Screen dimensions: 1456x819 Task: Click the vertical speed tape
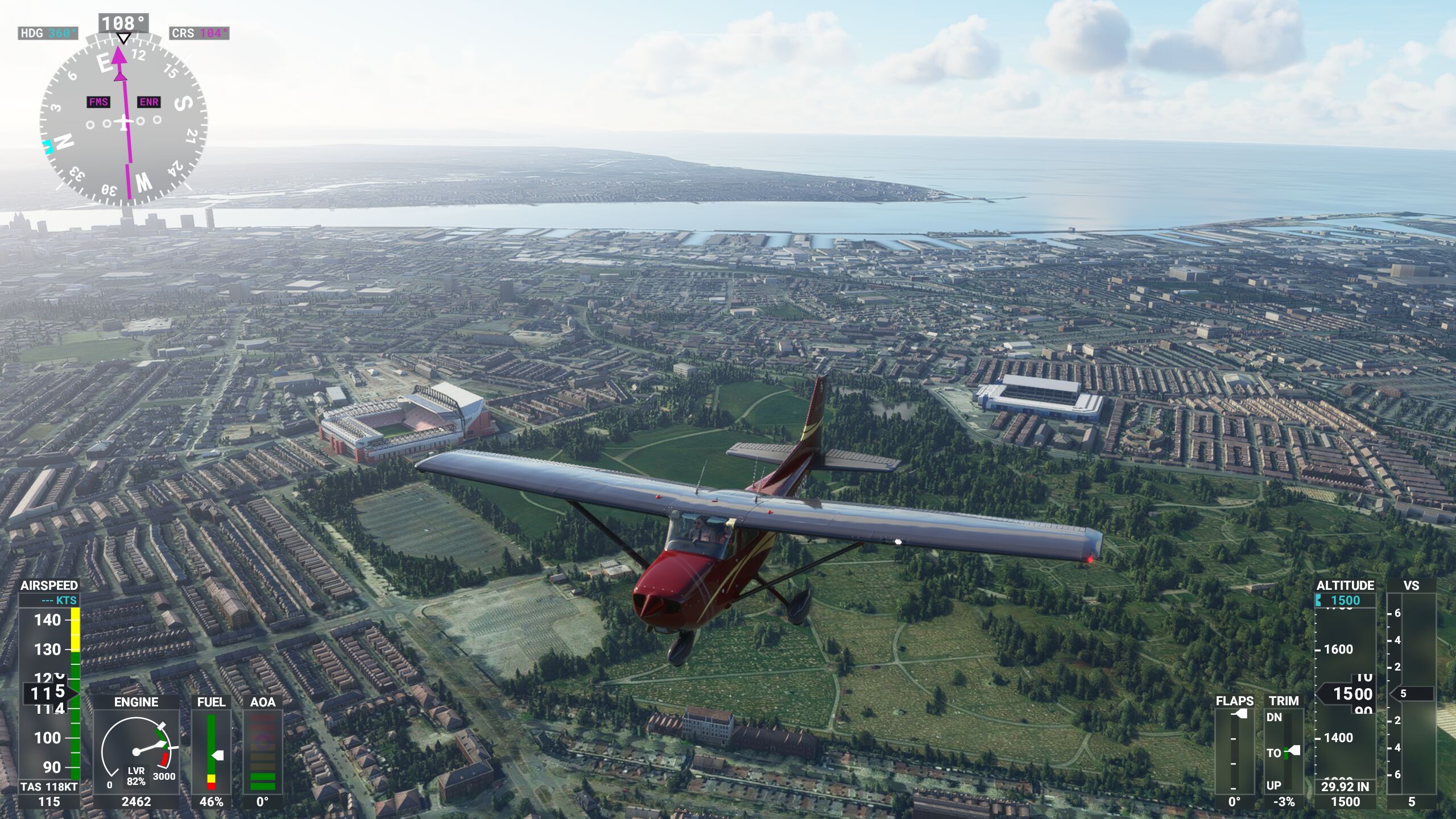[x=1411, y=693]
